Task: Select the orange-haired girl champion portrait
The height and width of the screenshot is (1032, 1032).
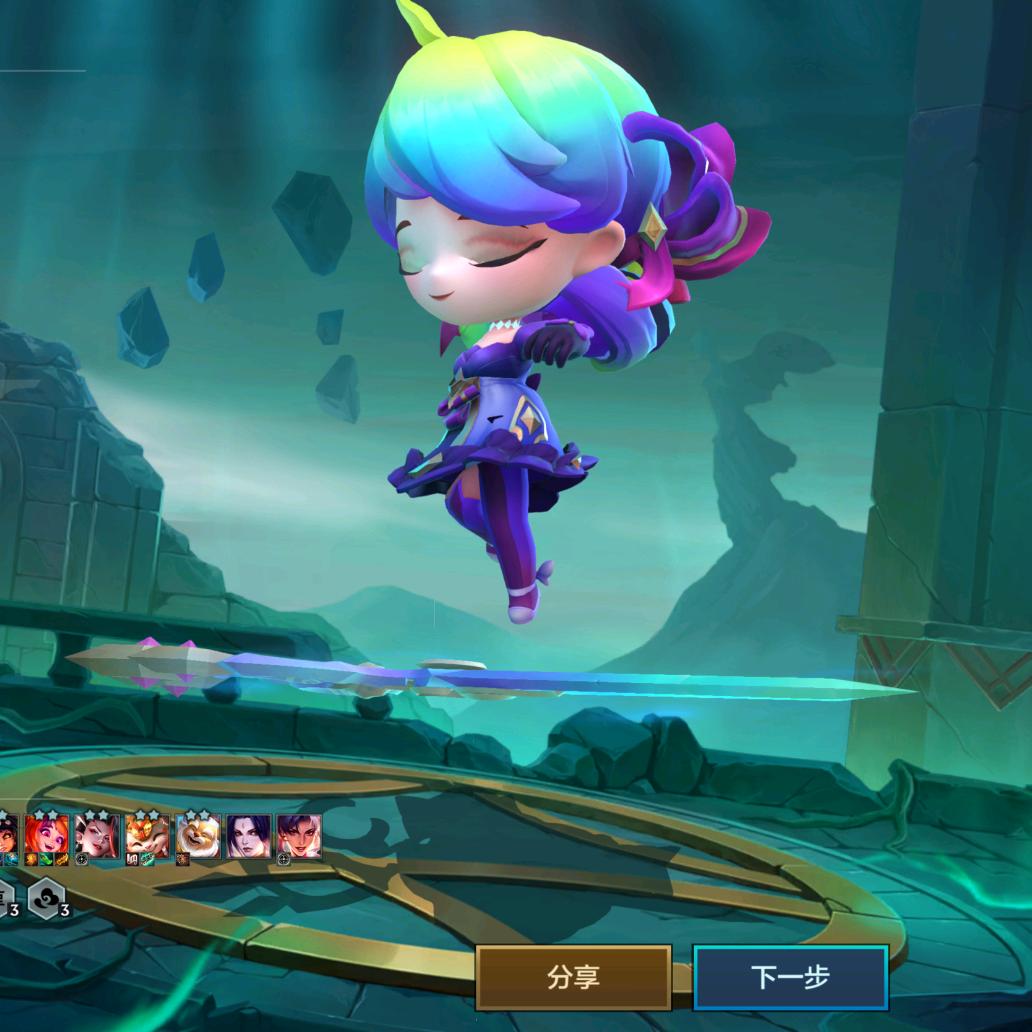Action: pos(47,835)
